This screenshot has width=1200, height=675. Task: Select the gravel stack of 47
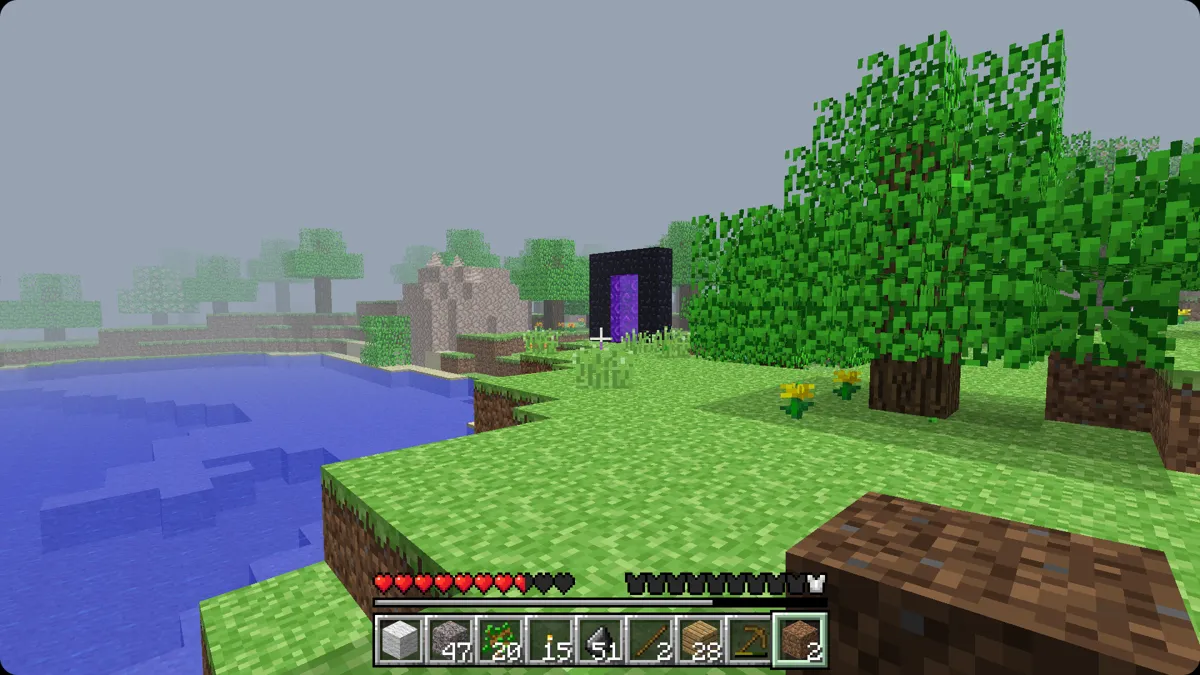click(449, 640)
